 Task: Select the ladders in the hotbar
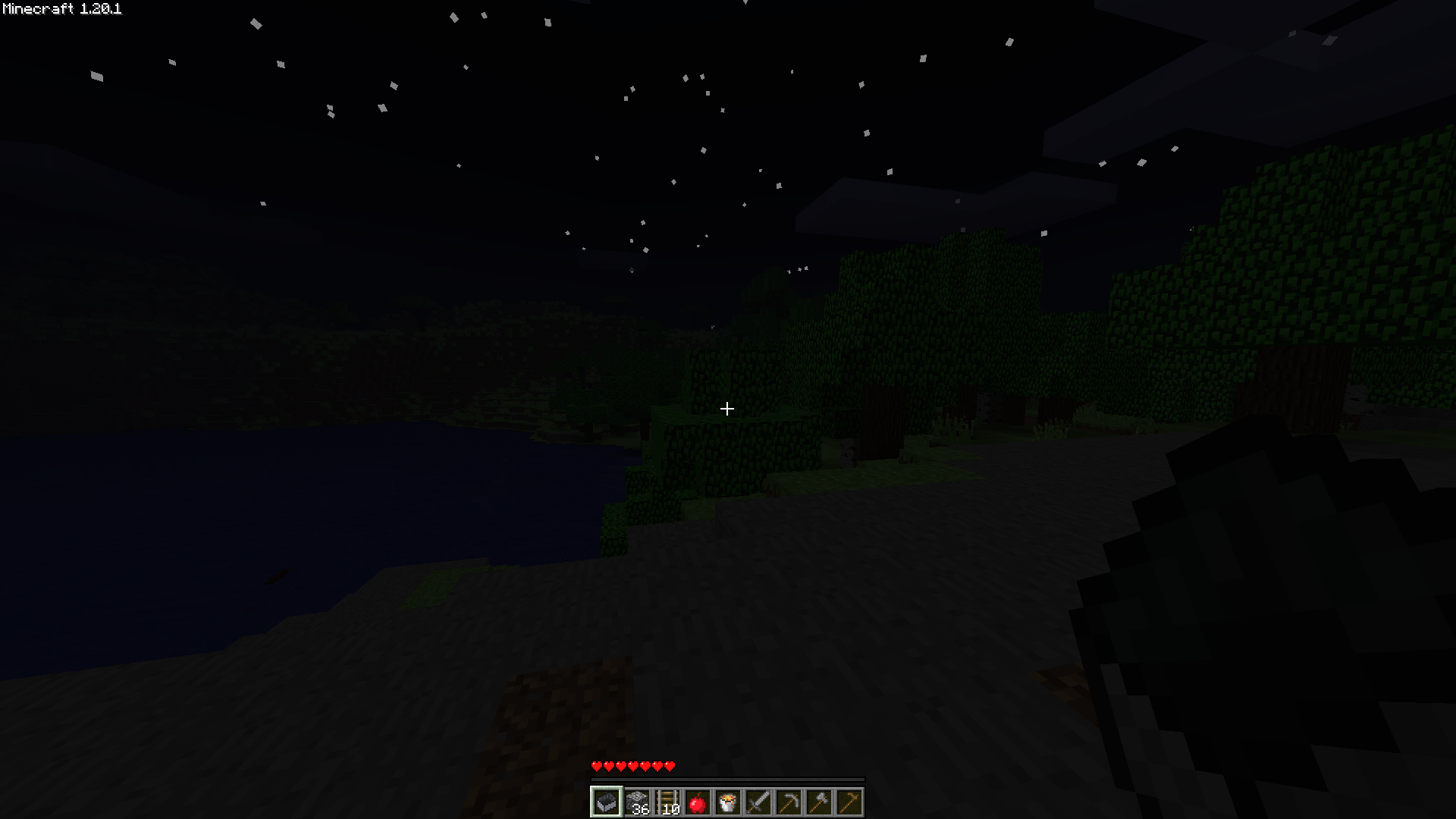[x=667, y=802]
